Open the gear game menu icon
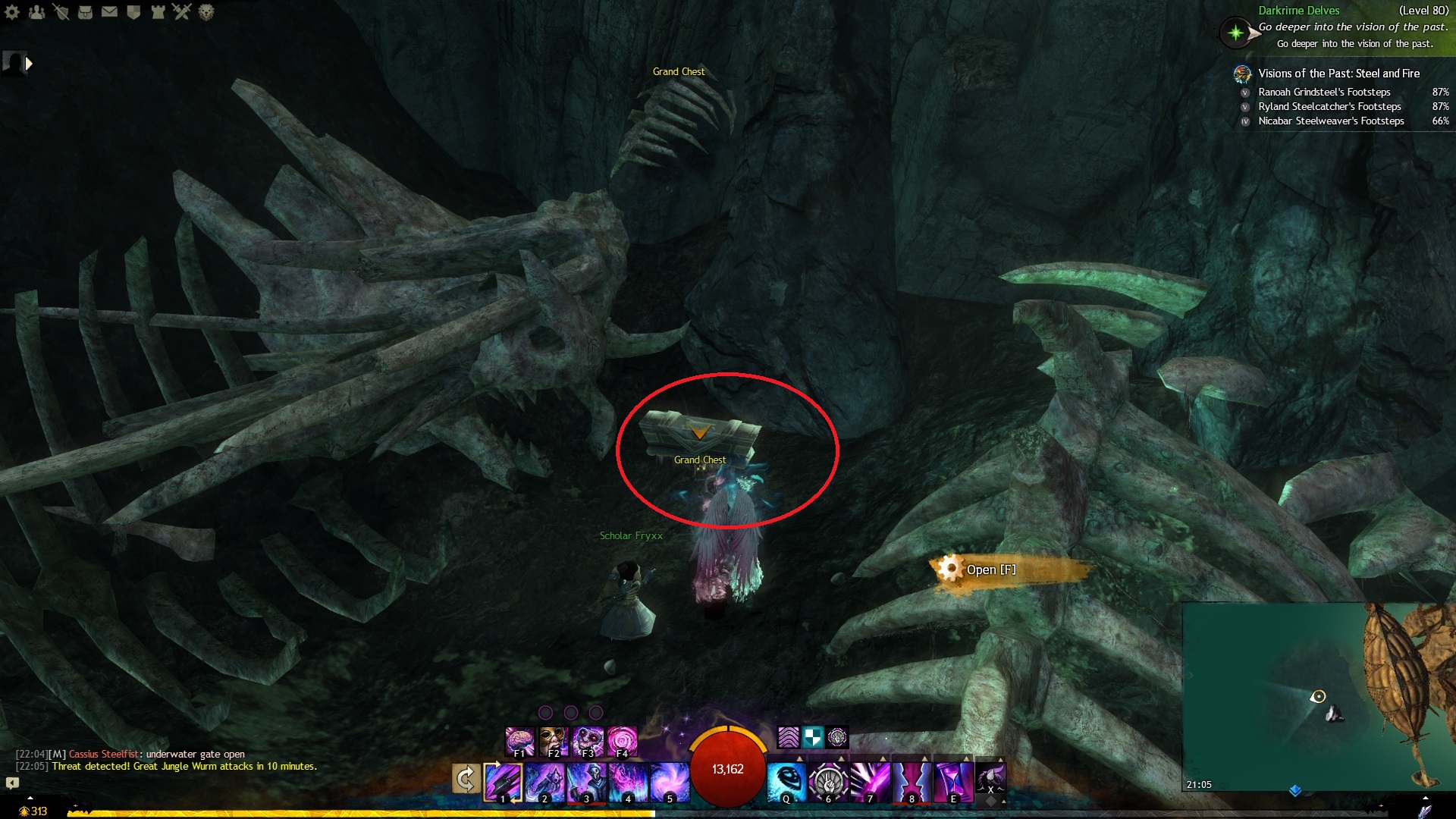Screen dimensions: 1456x819 [x=12, y=12]
